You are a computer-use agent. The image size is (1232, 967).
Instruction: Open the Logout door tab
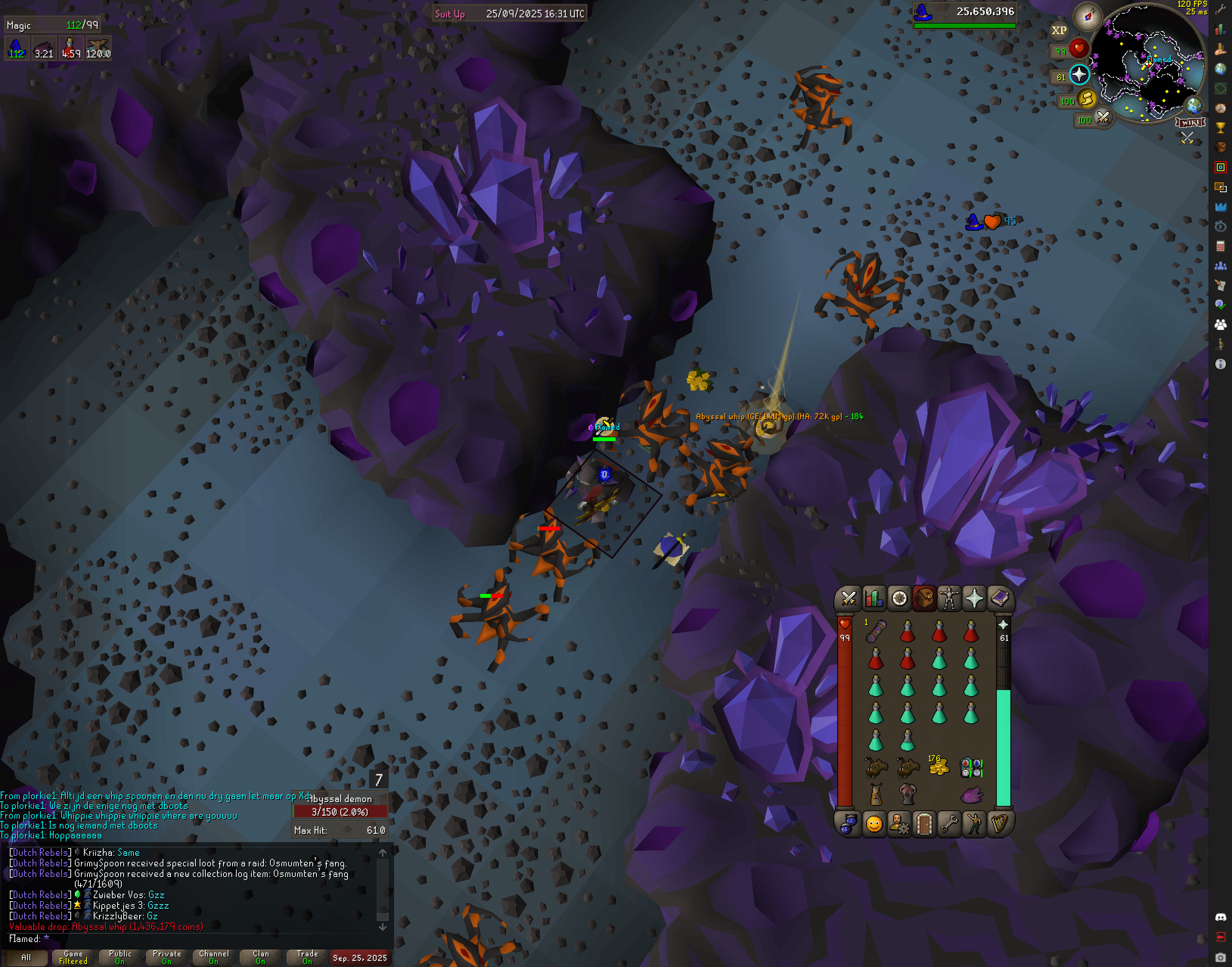point(924,824)
